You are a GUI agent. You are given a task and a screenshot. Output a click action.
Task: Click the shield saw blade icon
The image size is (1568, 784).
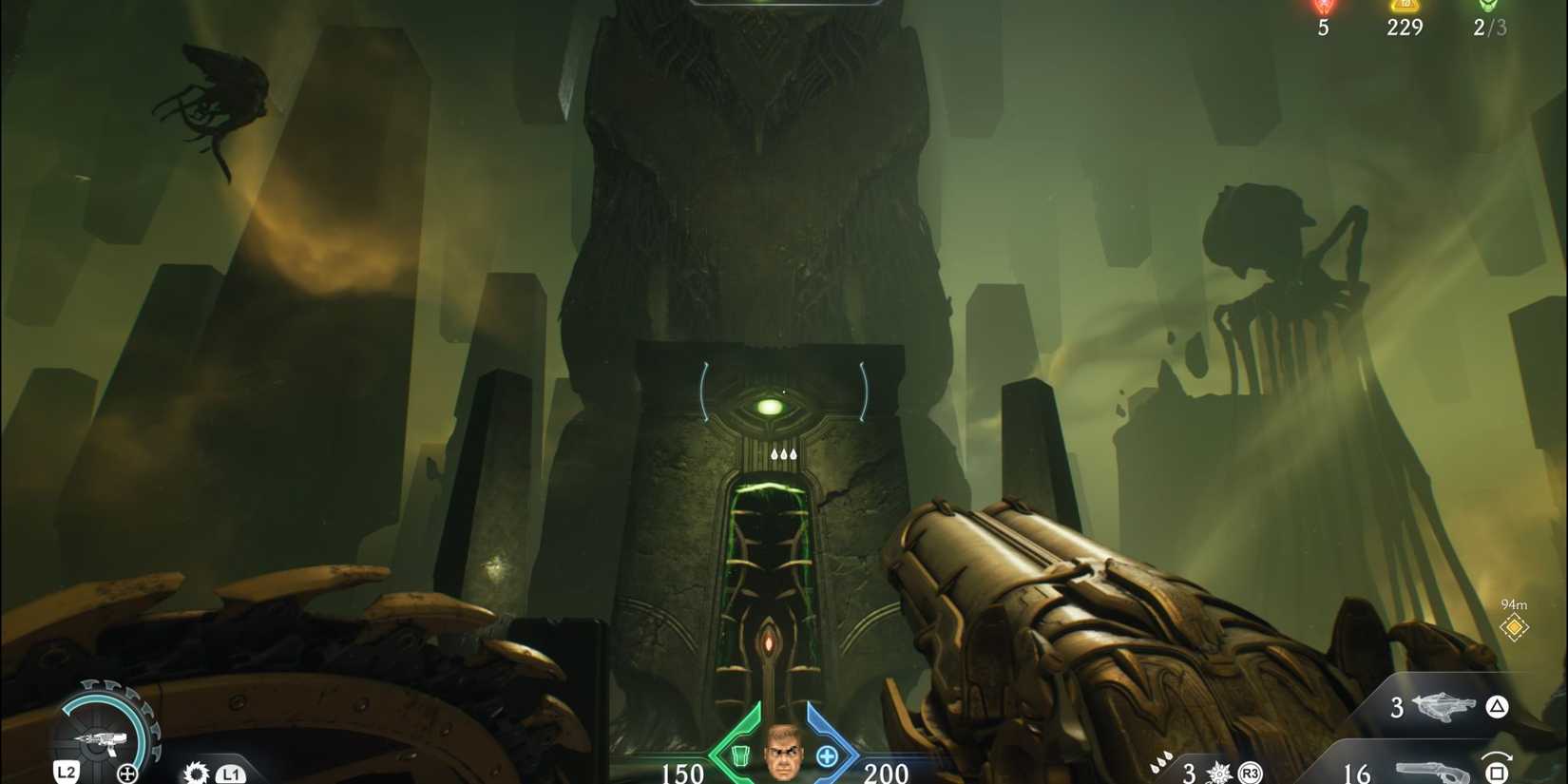(x=196, y=773)
